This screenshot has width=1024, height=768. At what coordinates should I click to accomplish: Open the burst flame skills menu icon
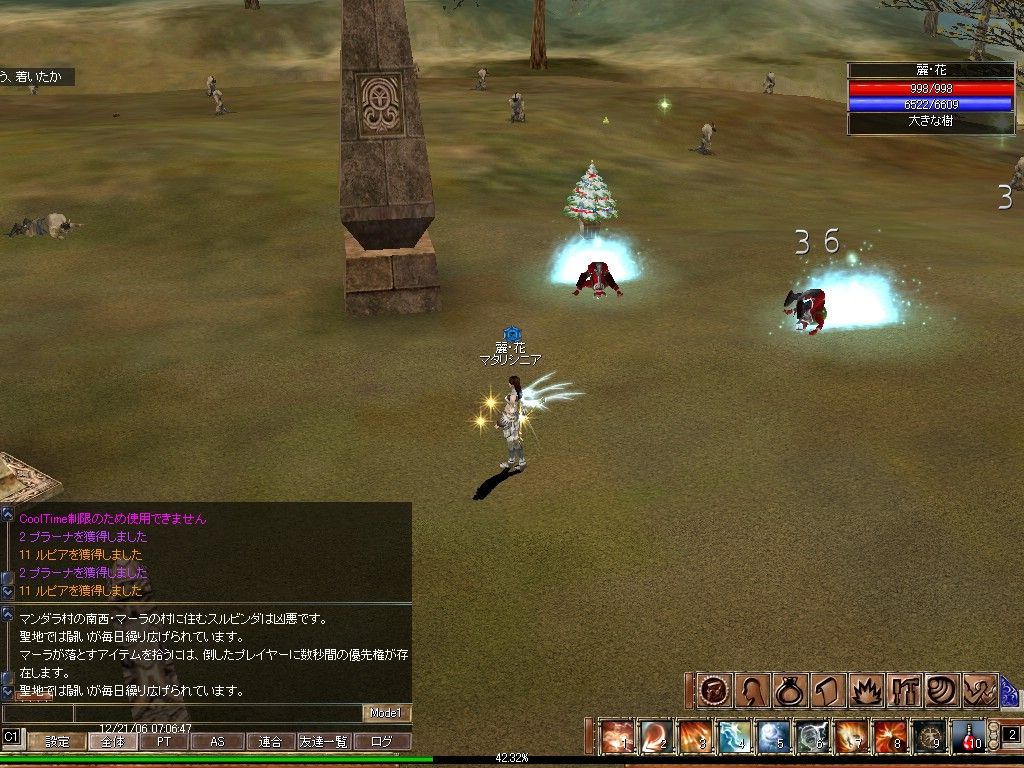click(864, 691)
